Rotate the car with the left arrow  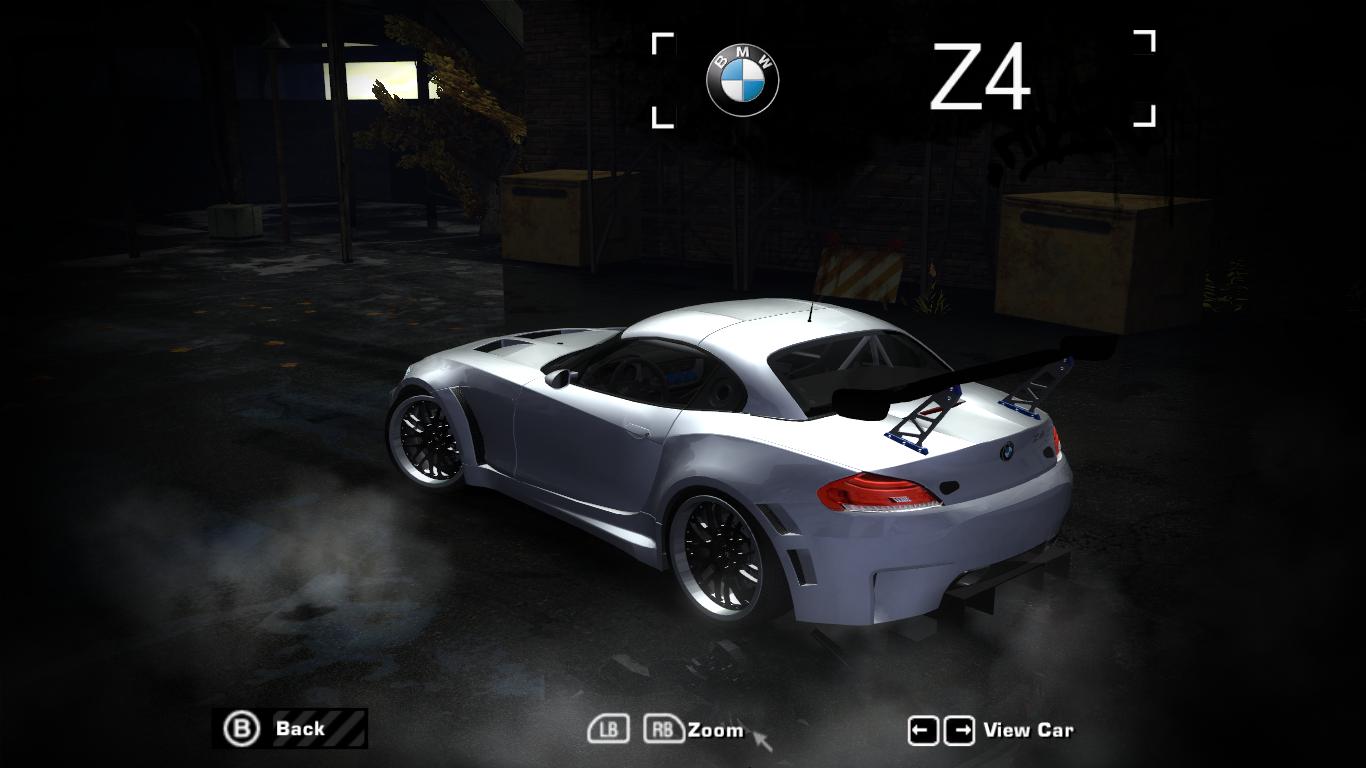coord(923,731)
